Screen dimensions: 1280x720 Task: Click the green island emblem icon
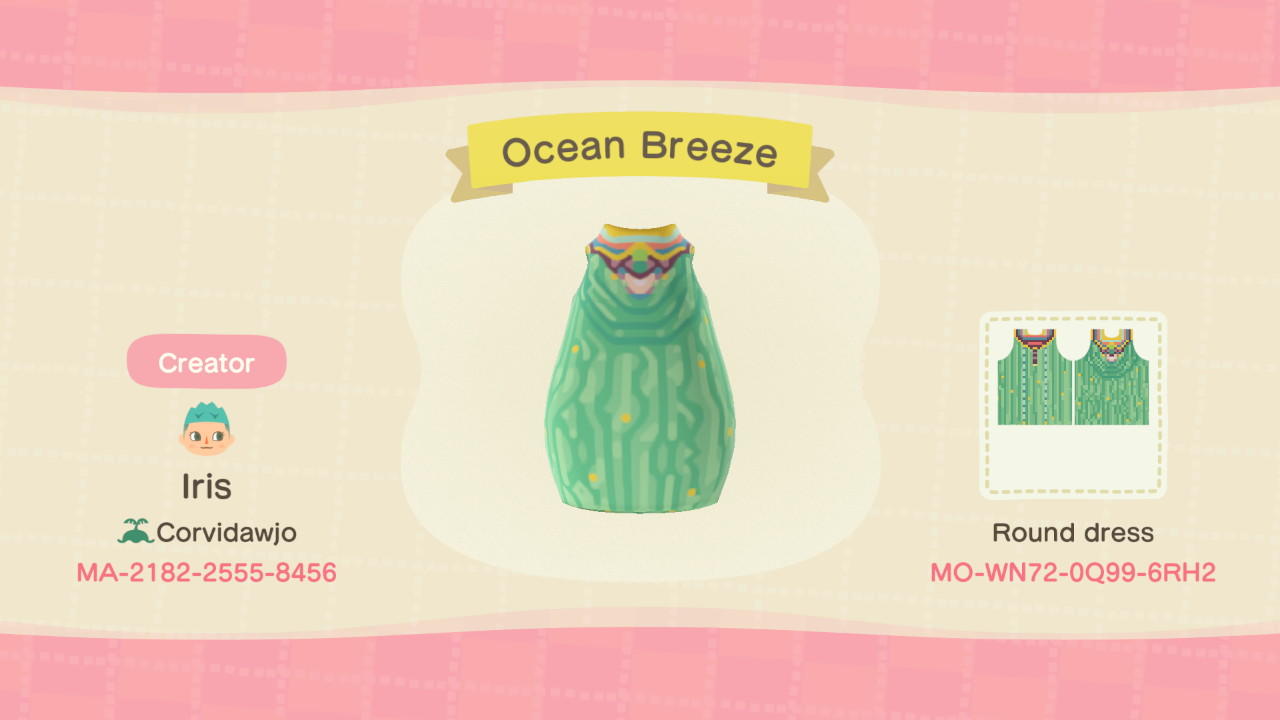click(138, 532)
